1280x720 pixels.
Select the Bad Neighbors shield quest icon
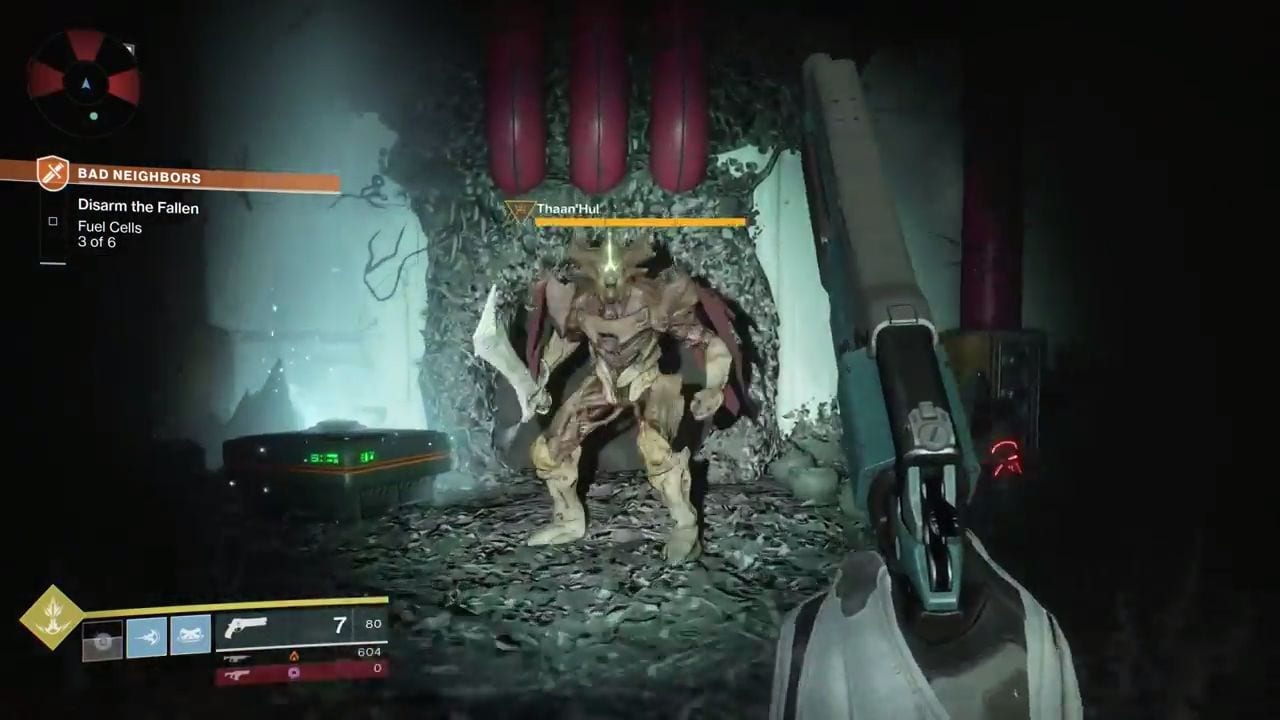(x=53, y=174)
